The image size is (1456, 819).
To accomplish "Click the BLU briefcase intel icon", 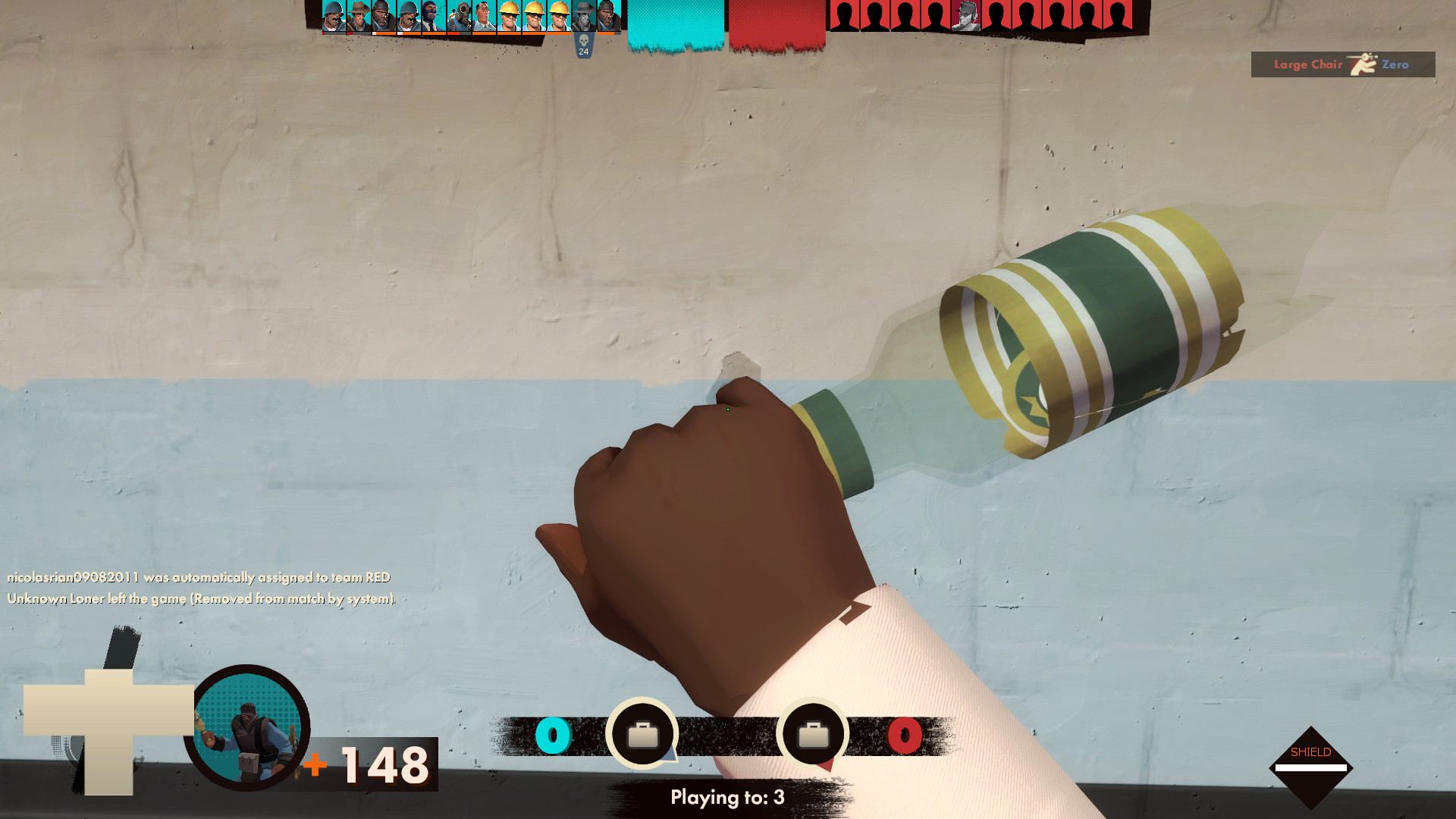I will [x=644, y=733].
